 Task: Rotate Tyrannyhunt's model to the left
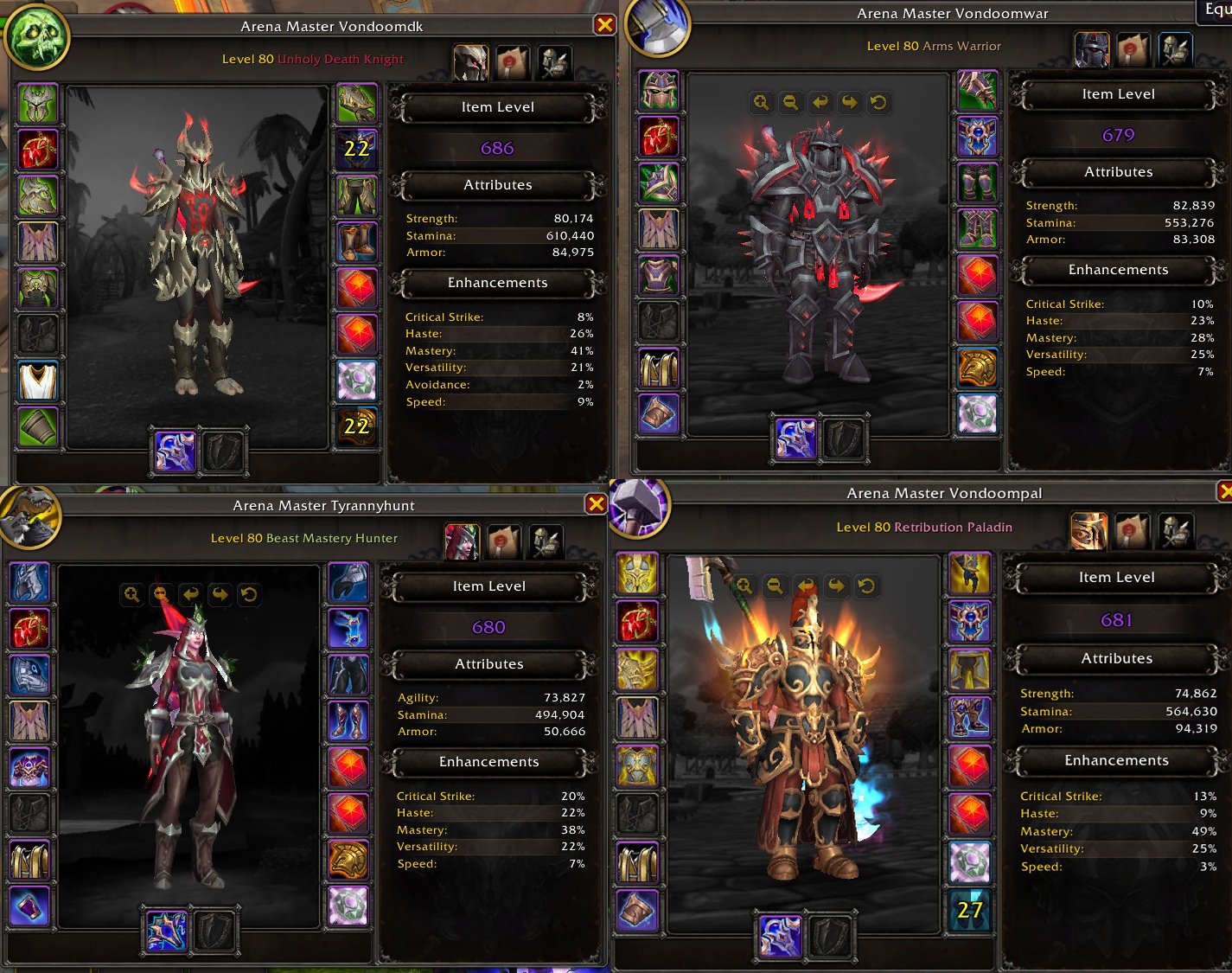tap(188, 594)
